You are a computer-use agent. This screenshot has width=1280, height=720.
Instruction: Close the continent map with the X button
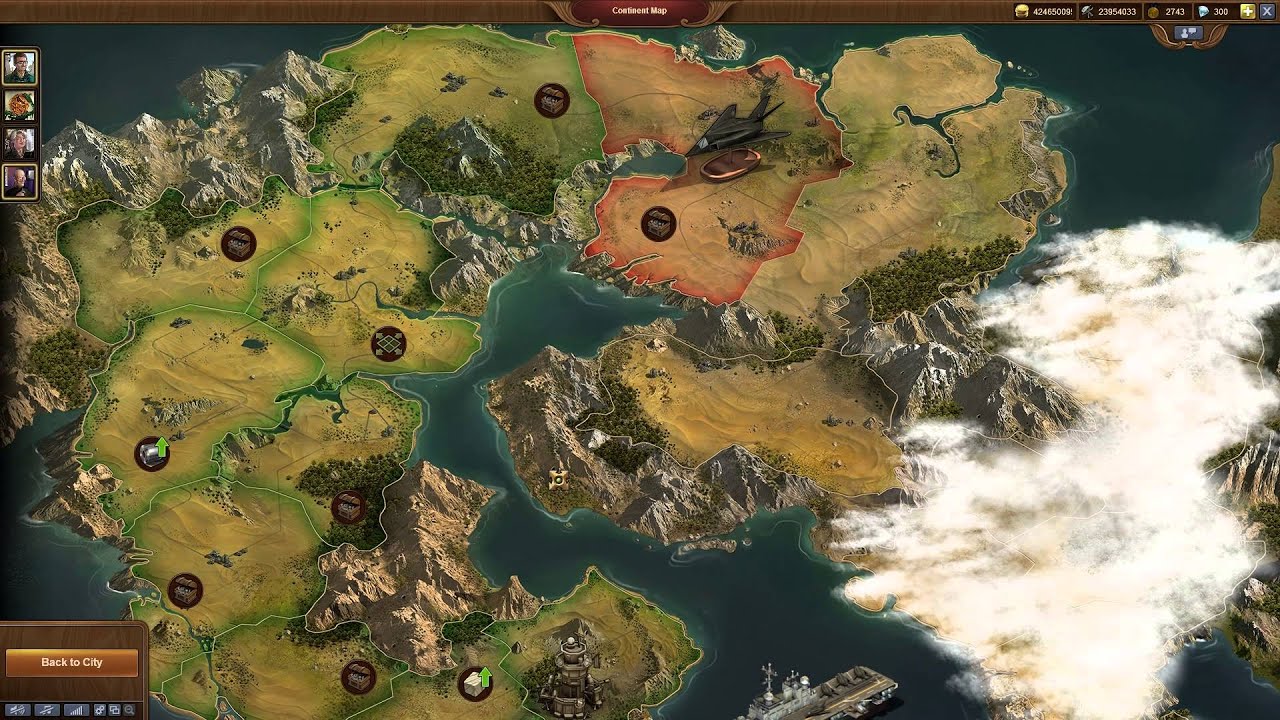pyautogui.click(x=1267, y=11)
